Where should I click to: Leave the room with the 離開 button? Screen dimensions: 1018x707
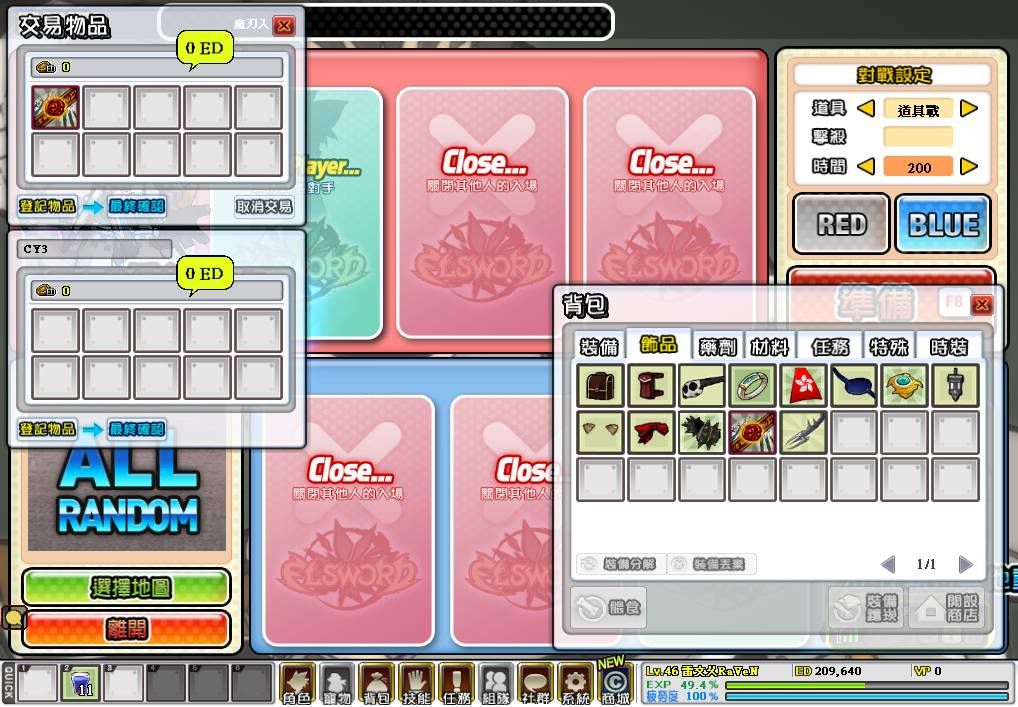pos(126,628)
